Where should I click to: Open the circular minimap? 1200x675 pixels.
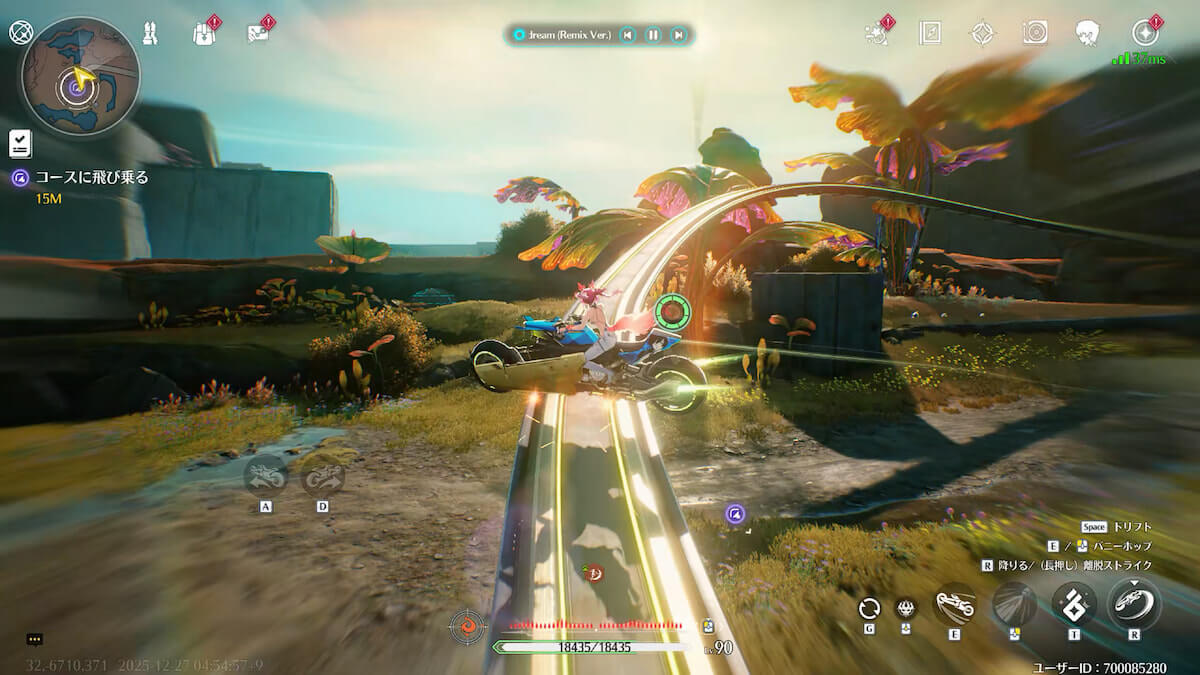click(80, 77)
